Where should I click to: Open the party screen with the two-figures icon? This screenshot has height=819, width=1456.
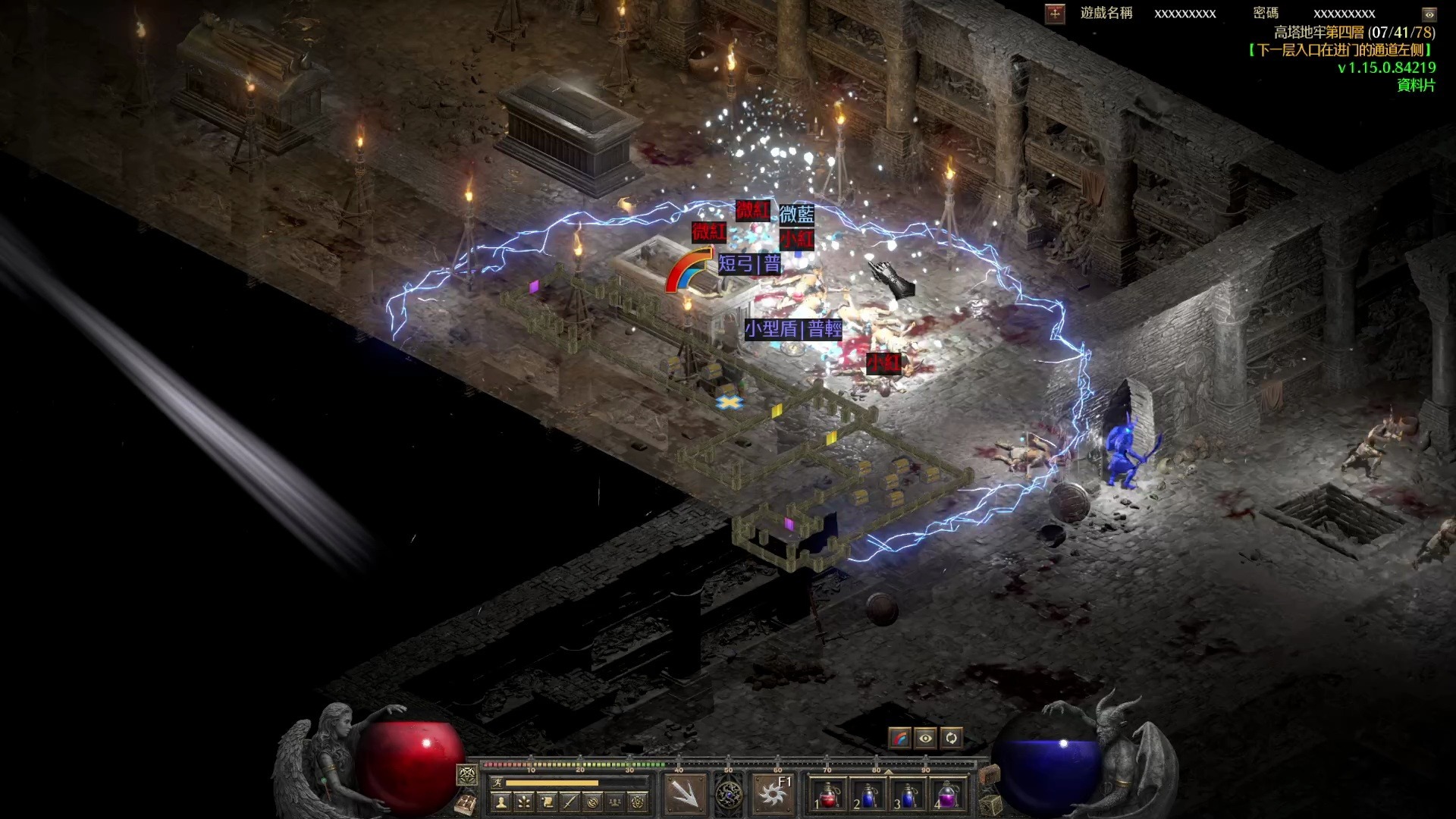click(x=615, y=801)
